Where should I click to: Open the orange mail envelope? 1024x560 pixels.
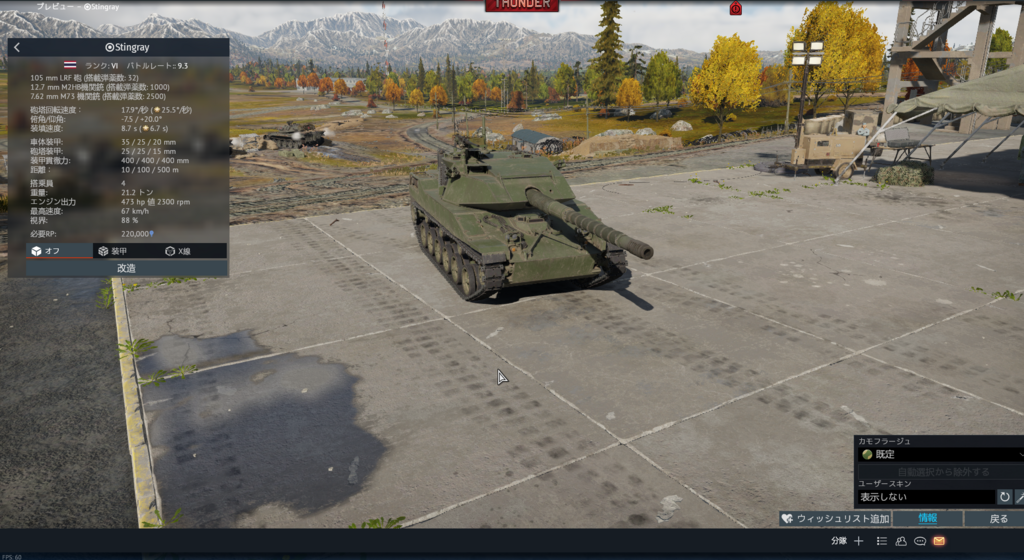point(939,541)
